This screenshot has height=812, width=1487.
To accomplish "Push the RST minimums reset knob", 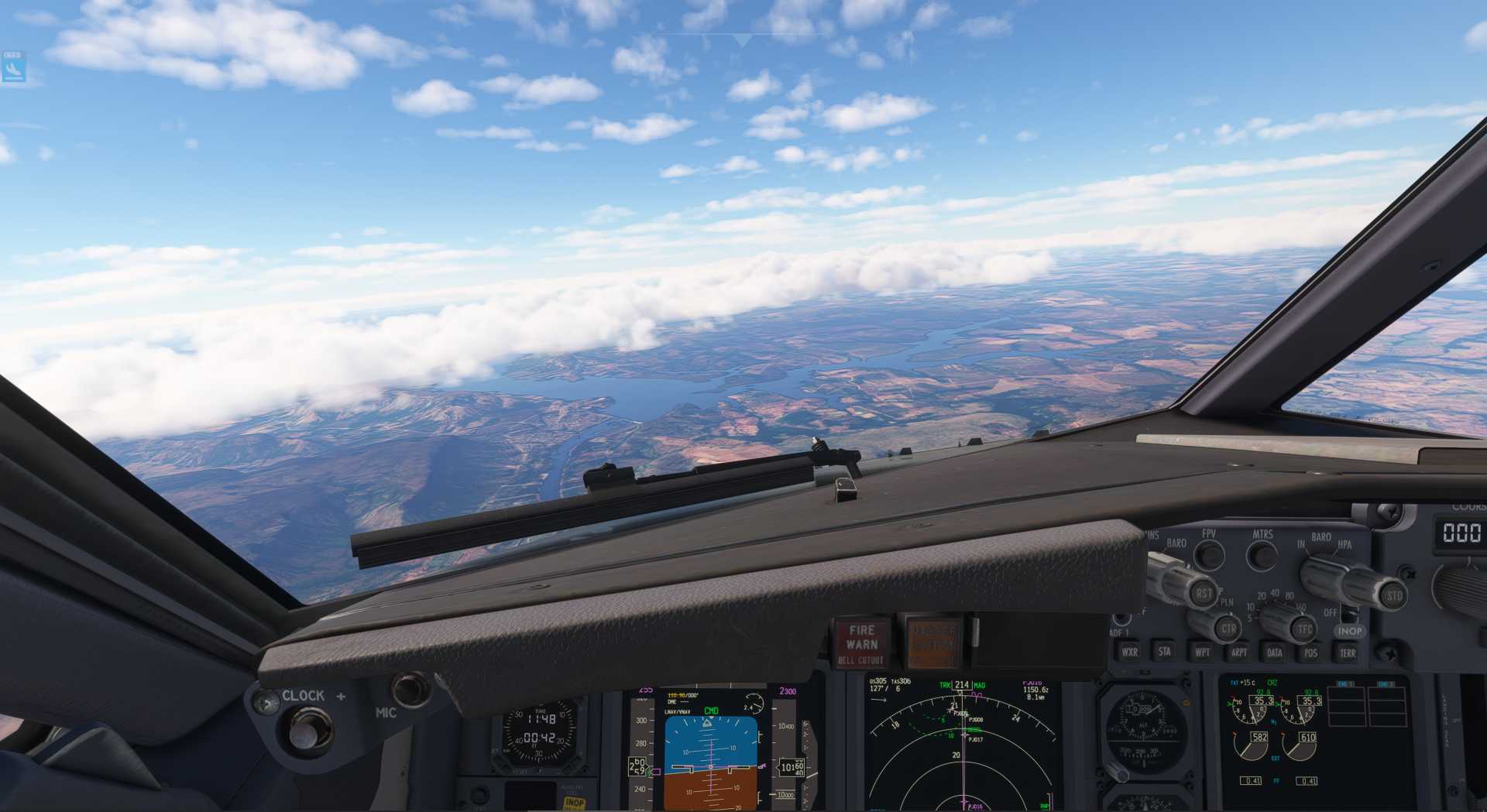I will click(1204, 594).
